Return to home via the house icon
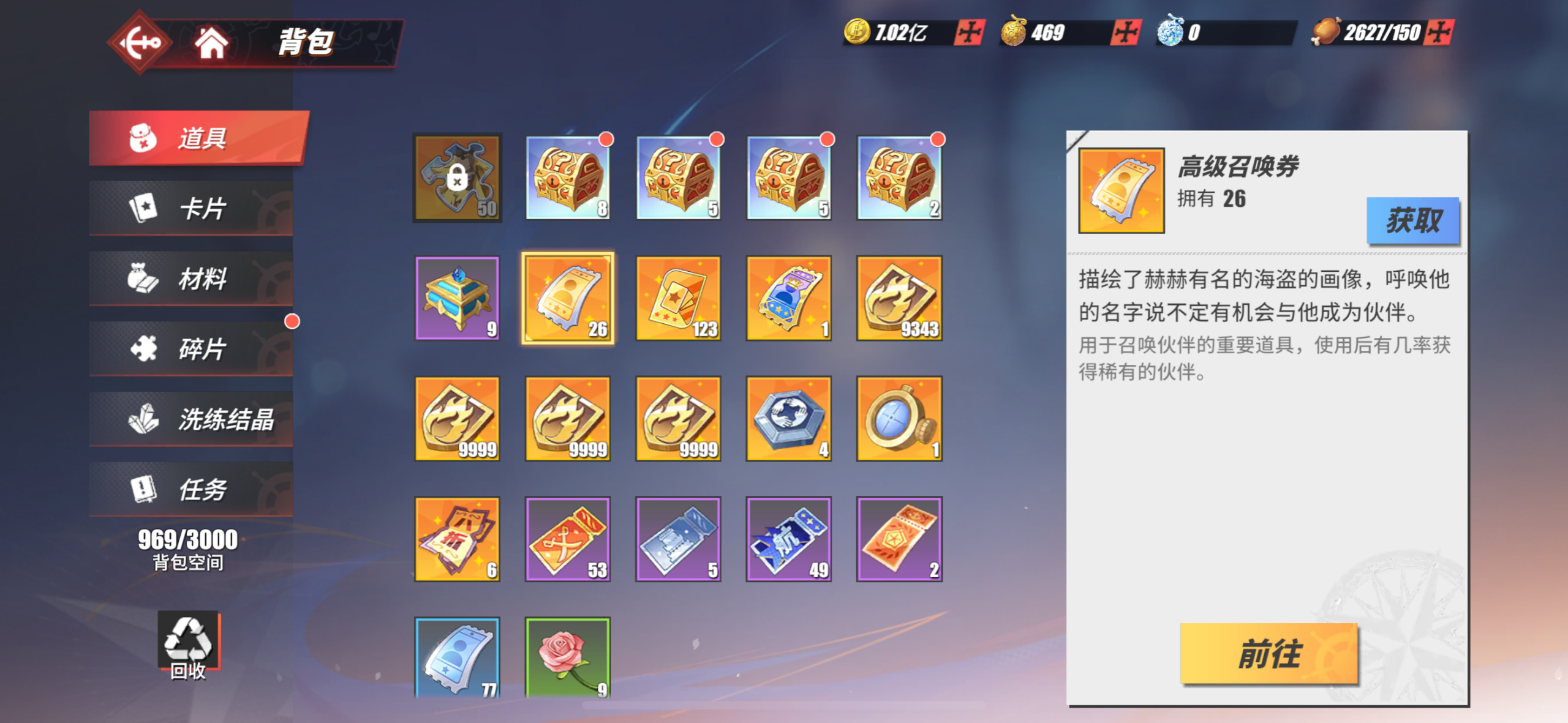 pos(211,43)
